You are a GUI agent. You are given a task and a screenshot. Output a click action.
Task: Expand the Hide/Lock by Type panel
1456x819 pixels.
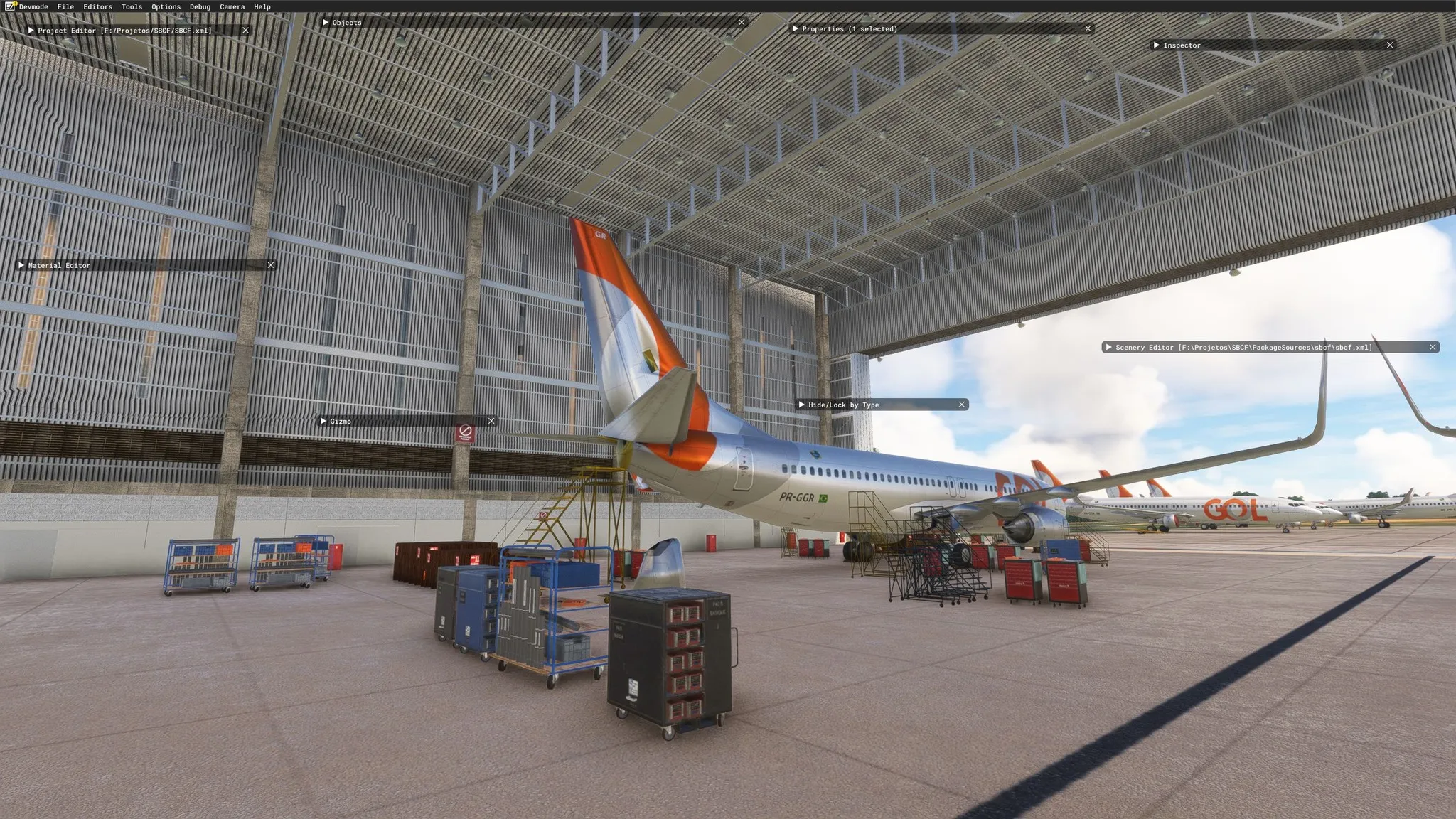801,405
